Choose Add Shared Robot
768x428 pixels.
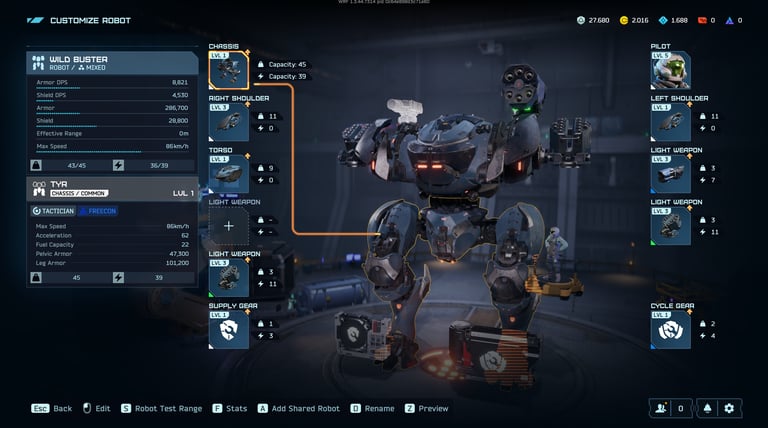click(299, 408)
